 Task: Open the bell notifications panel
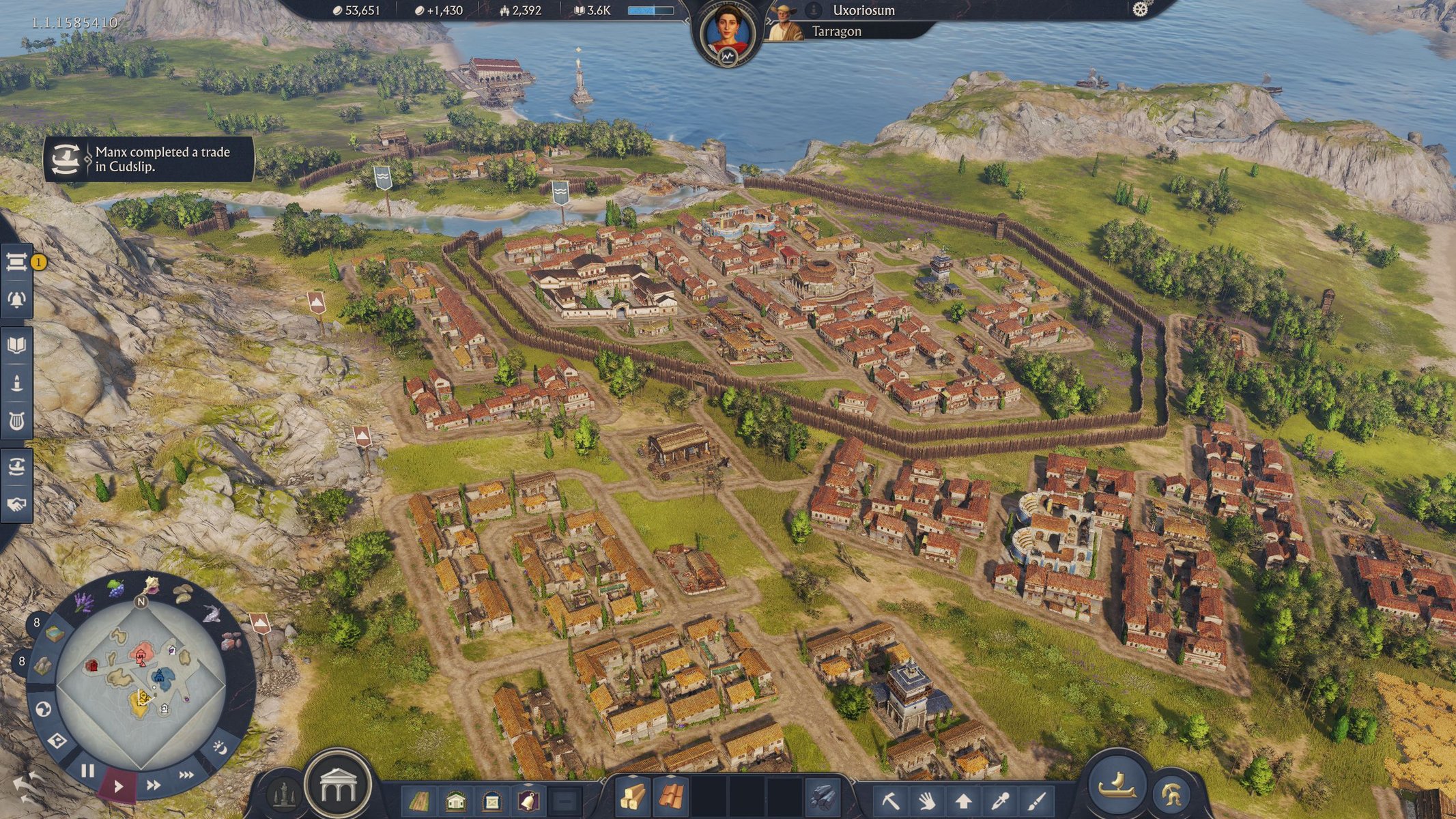pyautogui.click(x=17, y=299)
